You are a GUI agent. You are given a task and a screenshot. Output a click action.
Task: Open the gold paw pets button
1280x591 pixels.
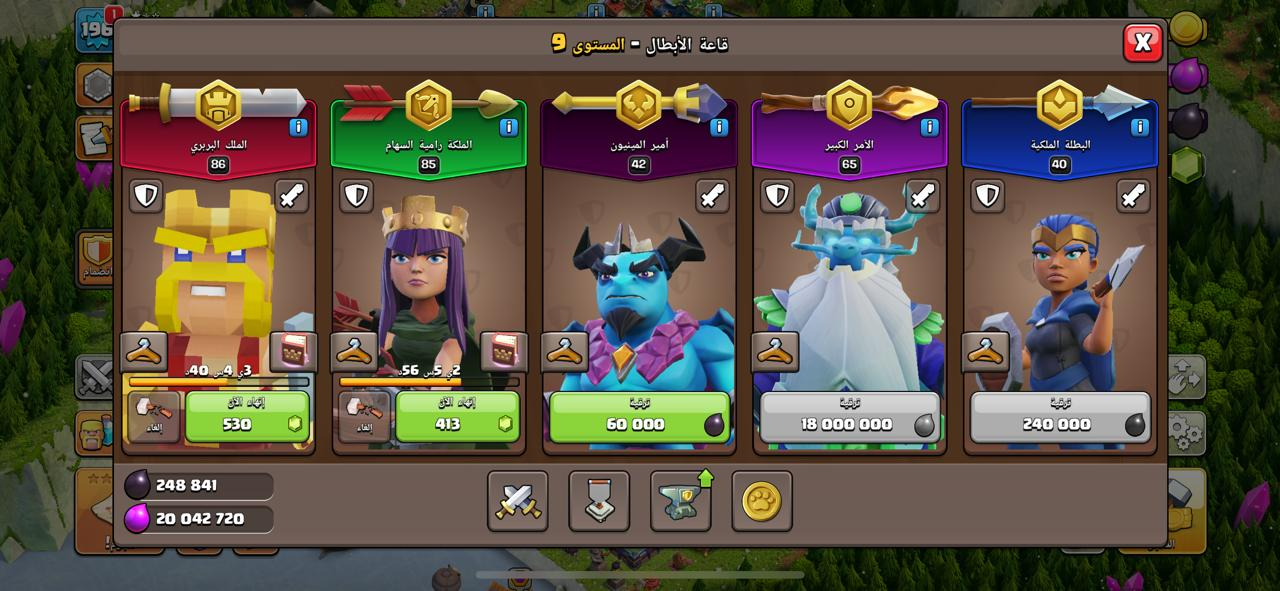[x=761, y=501]
